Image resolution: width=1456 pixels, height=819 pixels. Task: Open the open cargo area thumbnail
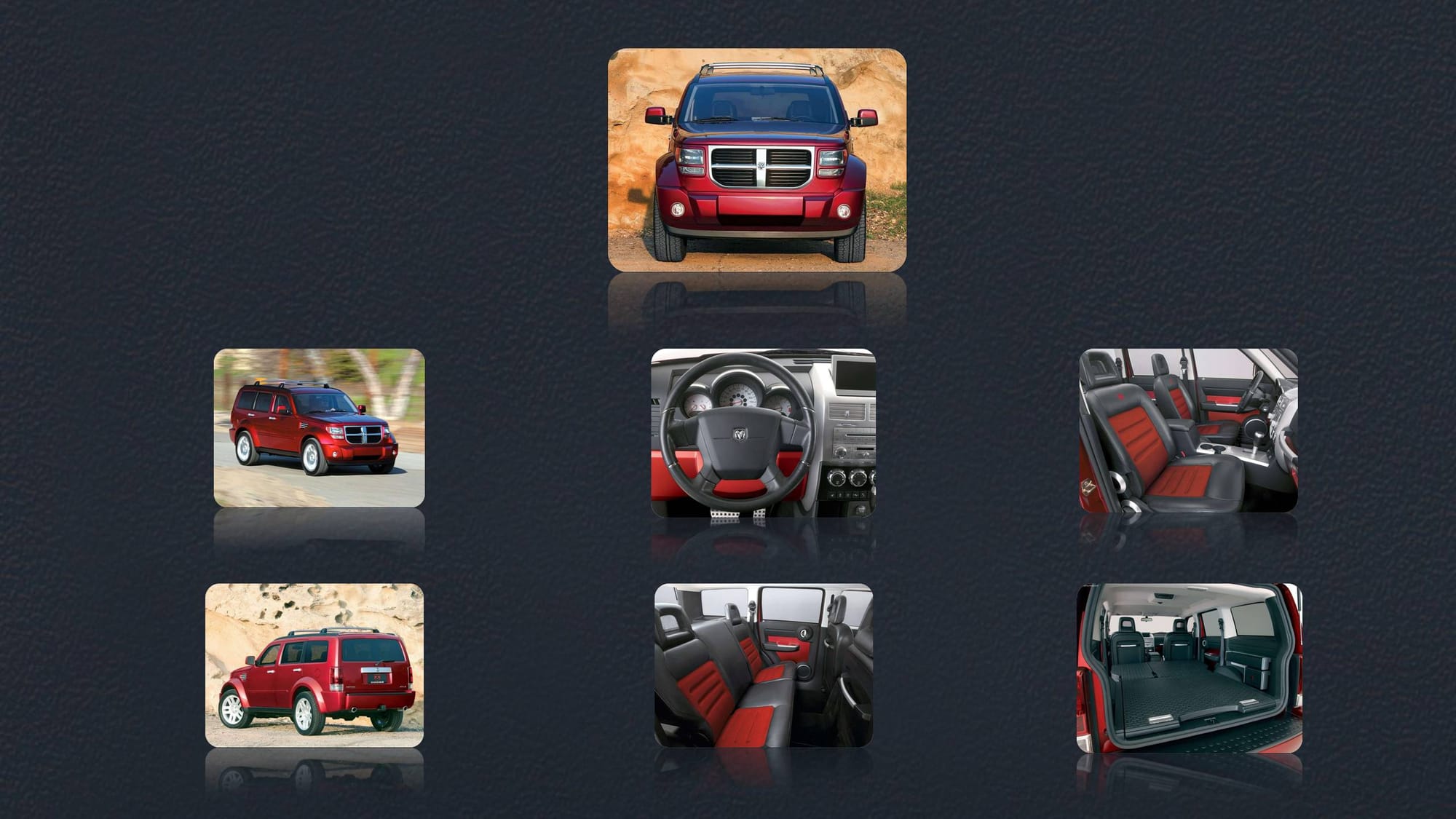[1189, 668]
